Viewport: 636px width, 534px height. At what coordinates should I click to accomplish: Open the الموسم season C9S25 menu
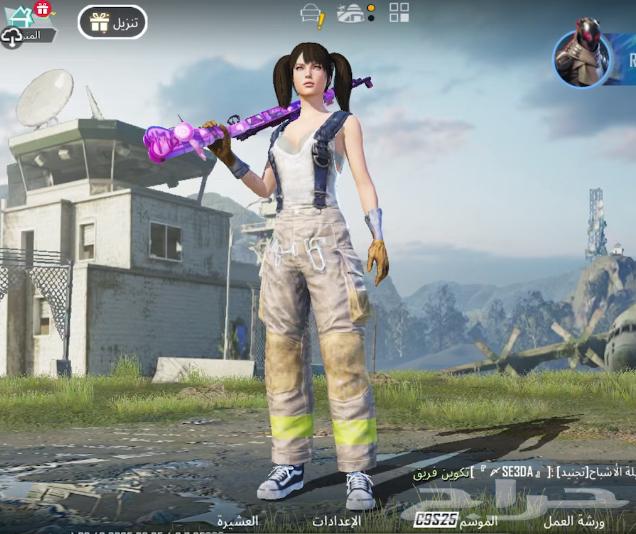(456, 520)
